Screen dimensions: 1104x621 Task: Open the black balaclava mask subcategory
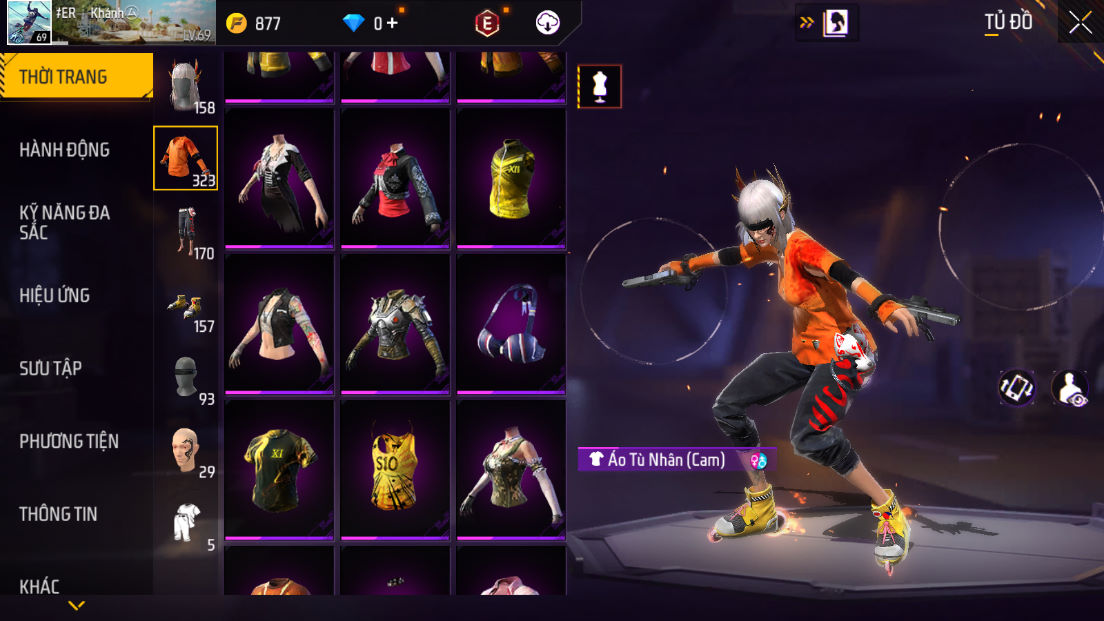tap(185, 377)
